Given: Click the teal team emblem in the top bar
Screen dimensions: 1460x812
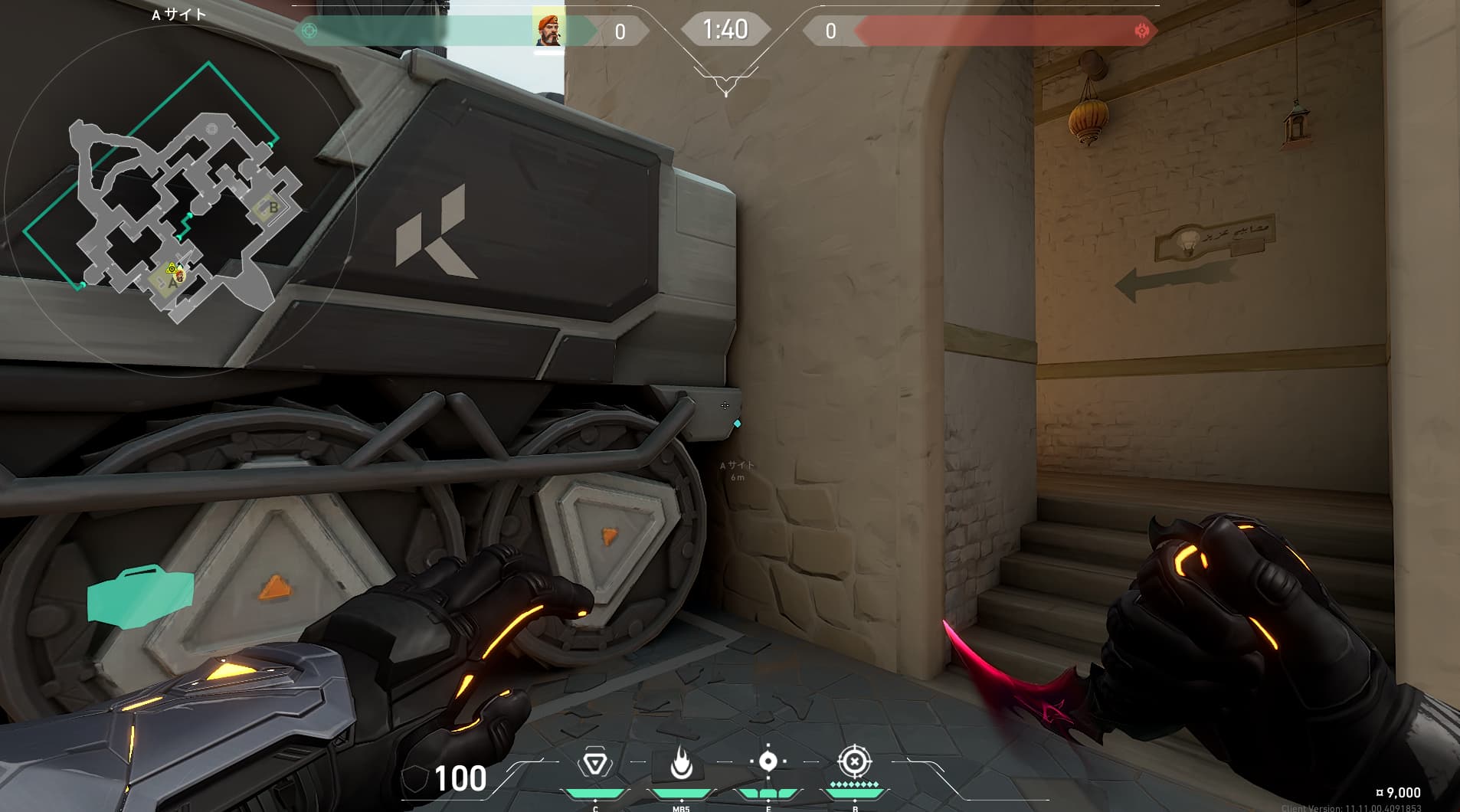Looking at the screenshot, I should pos(309,31).
